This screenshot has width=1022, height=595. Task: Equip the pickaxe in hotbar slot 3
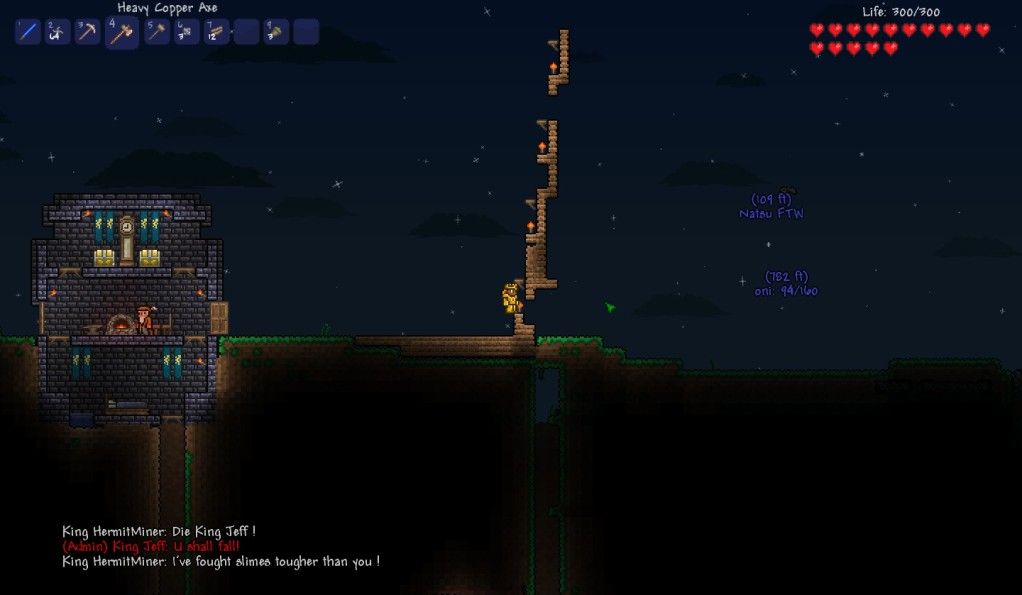[x=88, y=32]
